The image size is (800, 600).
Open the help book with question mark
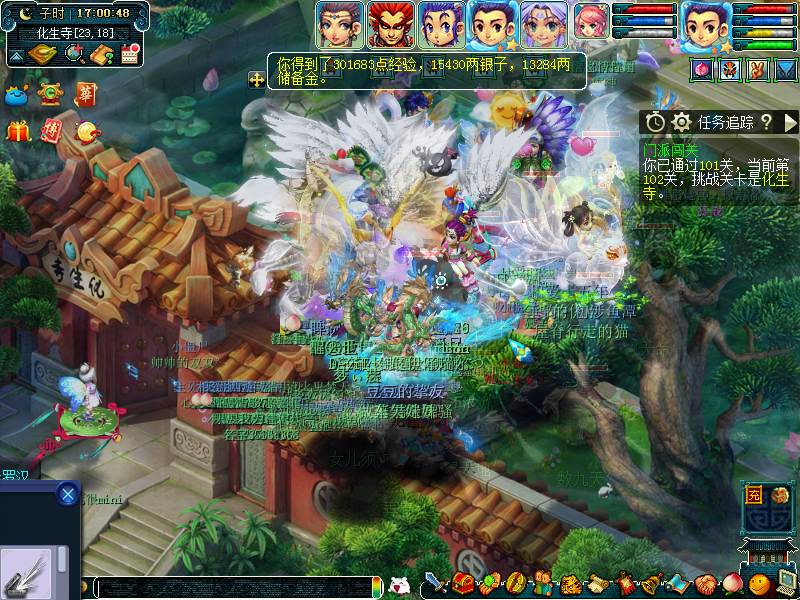pyautogui.click(x=101, y=54)
